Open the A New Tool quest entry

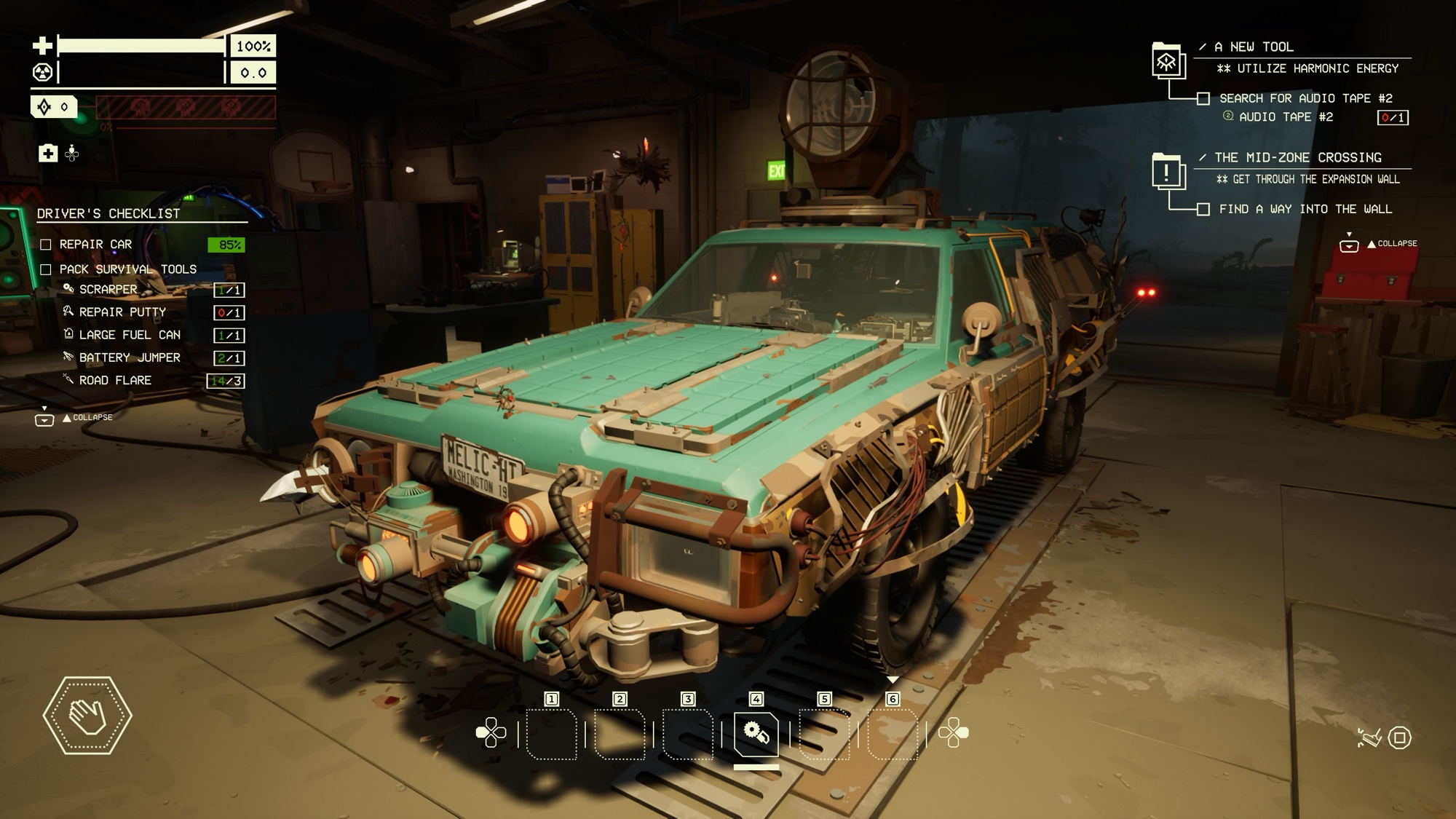tap(1167, 60)
